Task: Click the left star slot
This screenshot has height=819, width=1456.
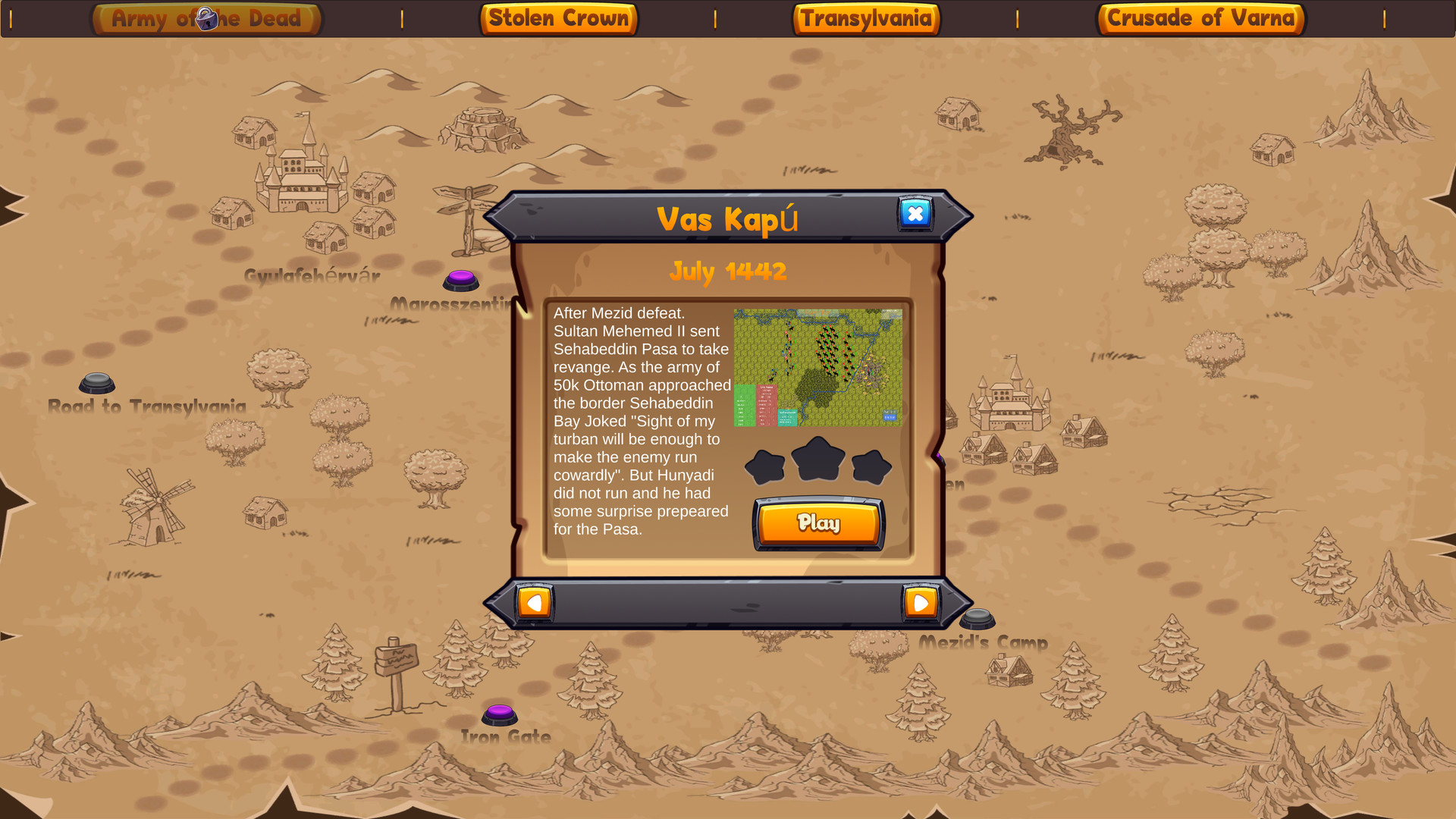Action: 765,466
